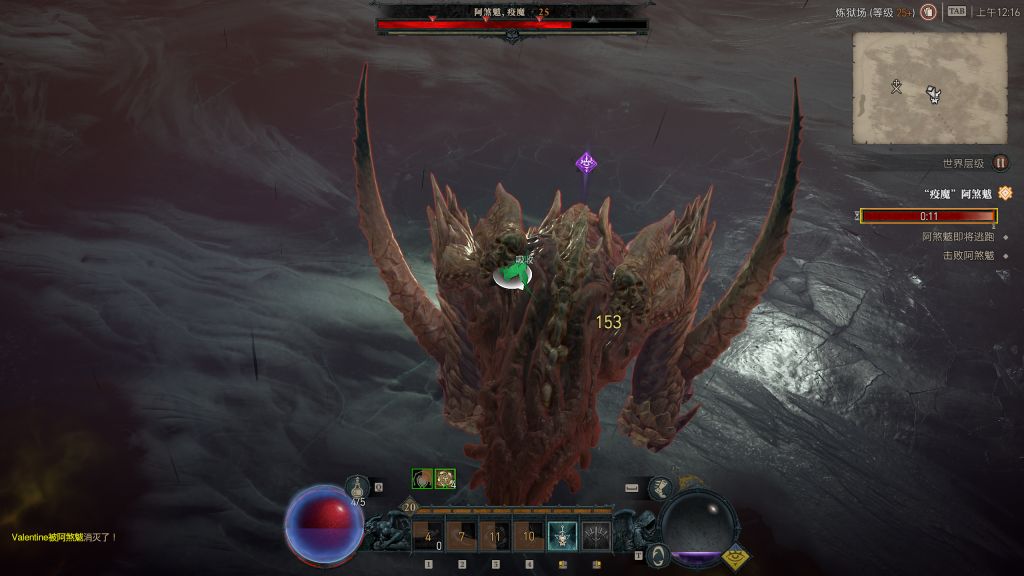Click the yellow diamond emblem by the resource orb
Image resolution: width=1024 pixels, height=576 pixels.
coord(737,558)
